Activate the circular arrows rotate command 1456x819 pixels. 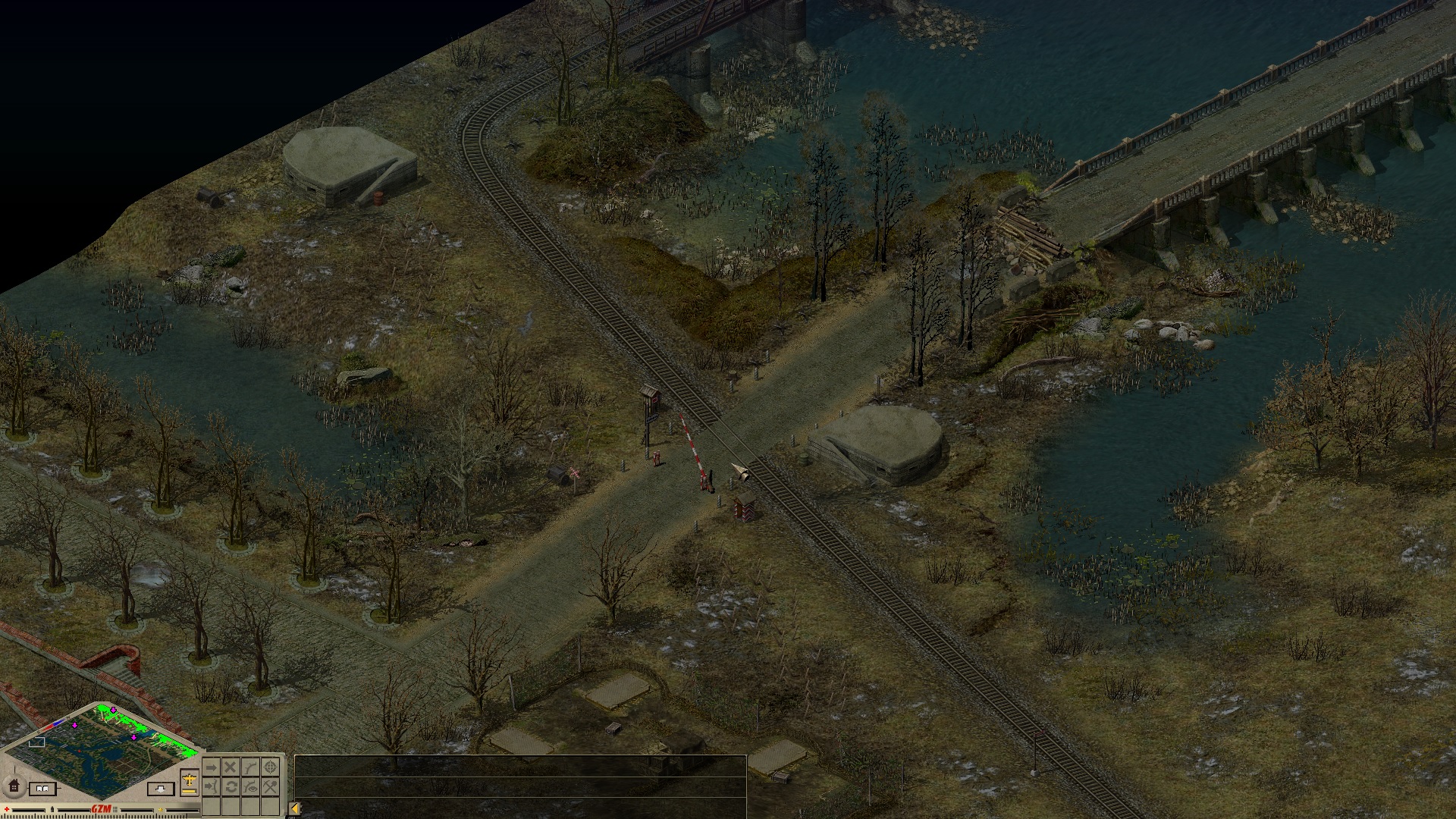pyautogui.click(x=231, y=787)
